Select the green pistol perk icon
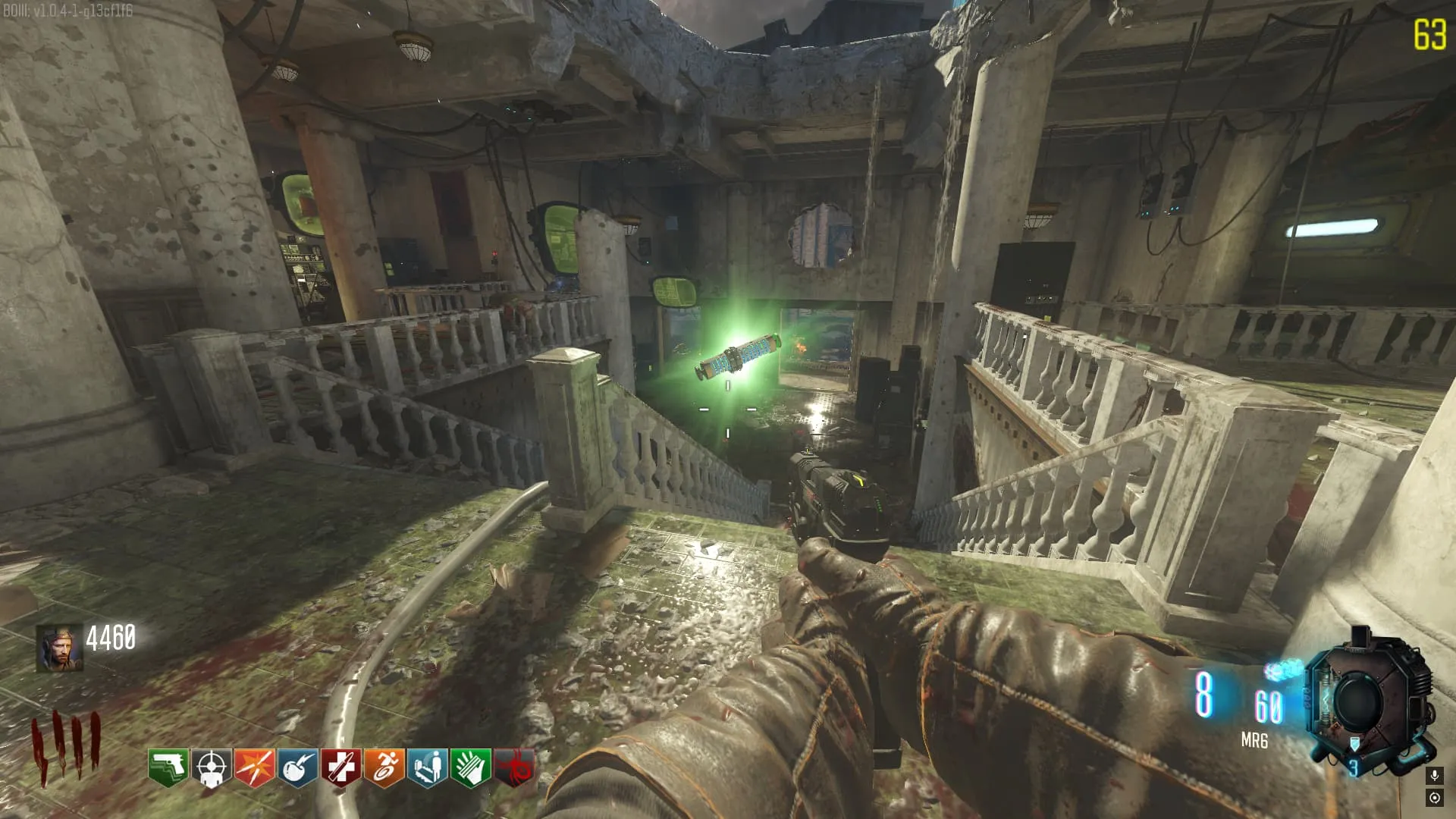The image size is (1456, 819). point(168,767)
